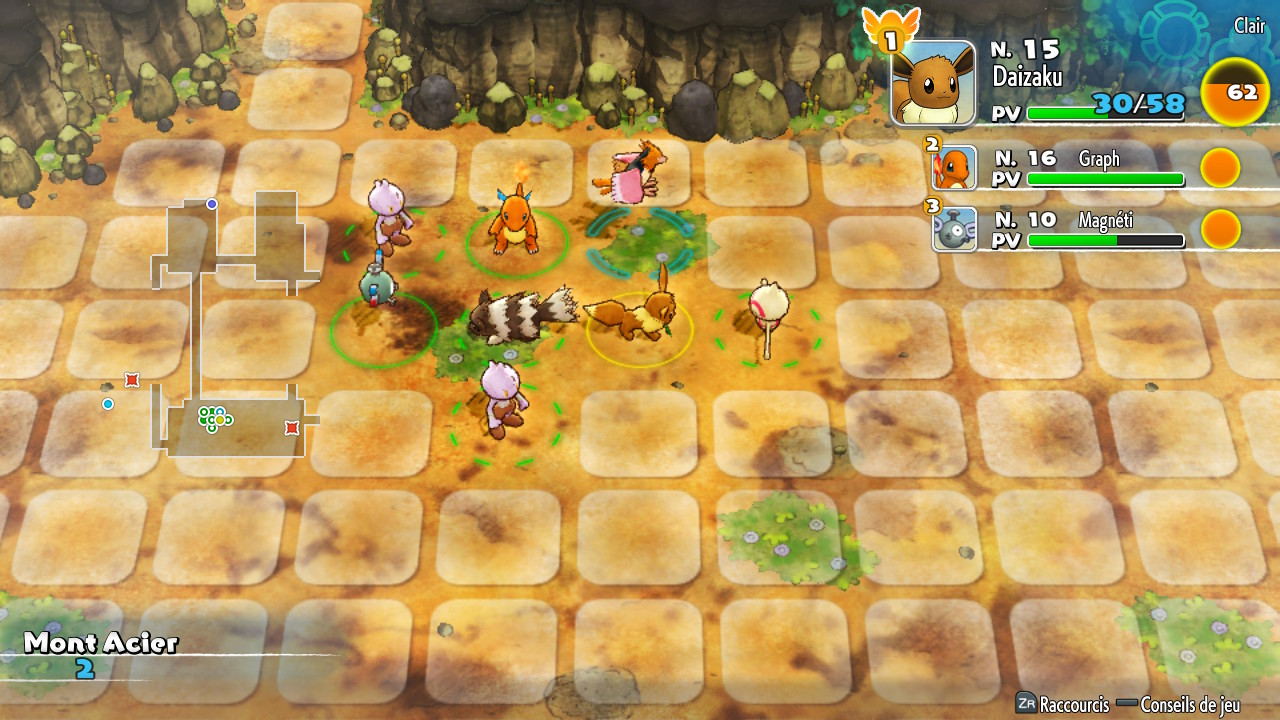This screenshot has width=1280, height=720.
Task: Choose Graph's Charmander team portrait
Action: 954,168
